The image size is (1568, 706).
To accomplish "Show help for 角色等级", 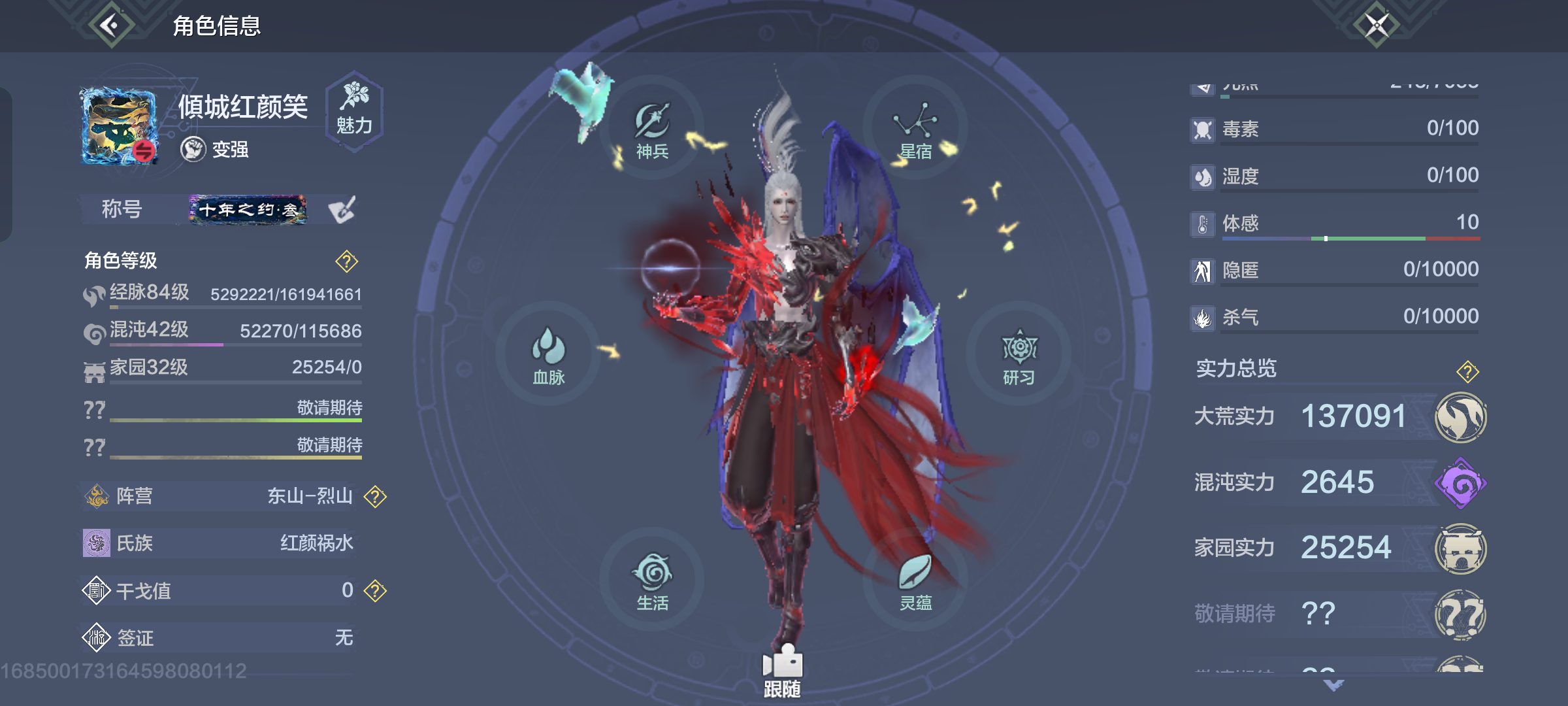I will click(x=346, y=261).
